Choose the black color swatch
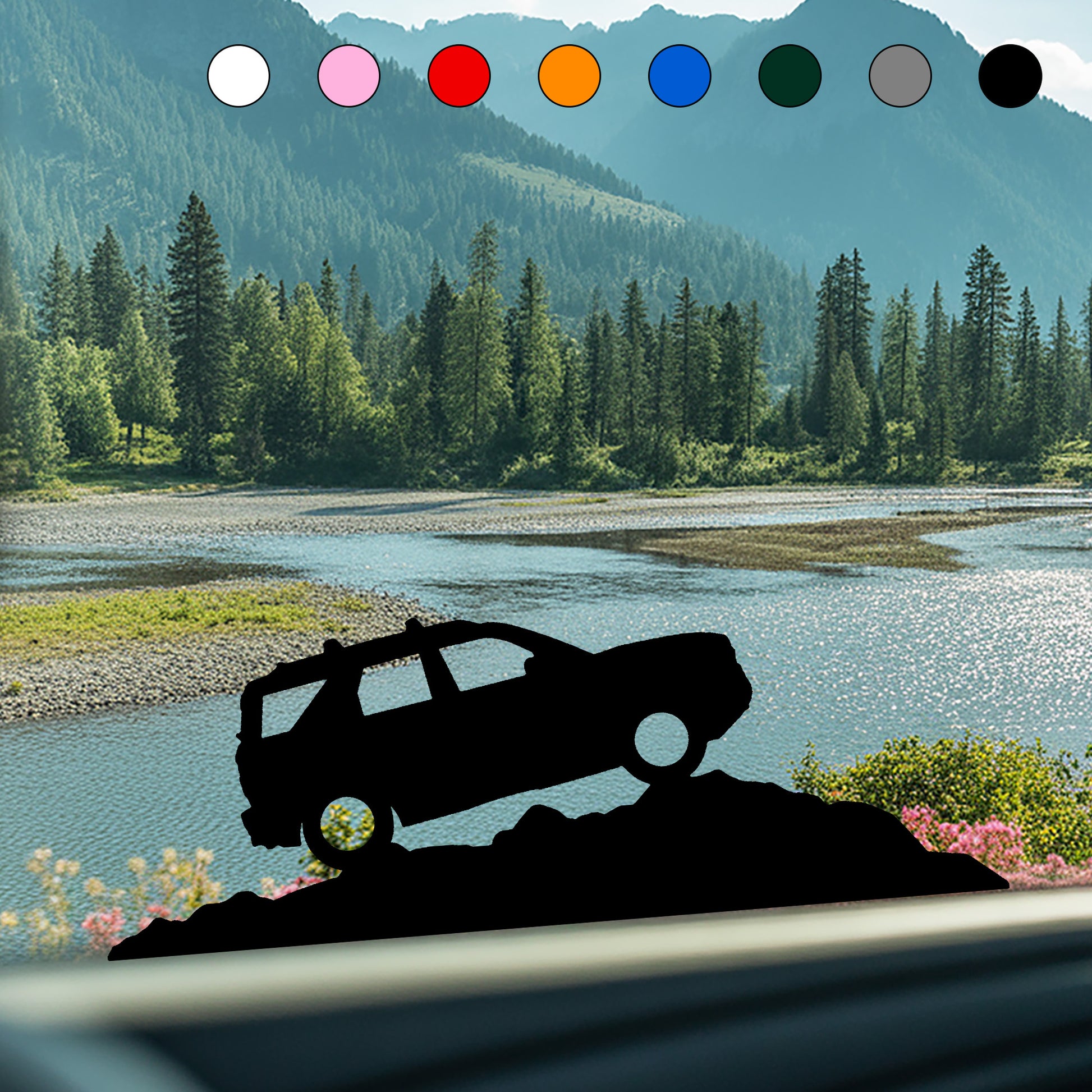 pyautogui.click(x=1010, y=76)
